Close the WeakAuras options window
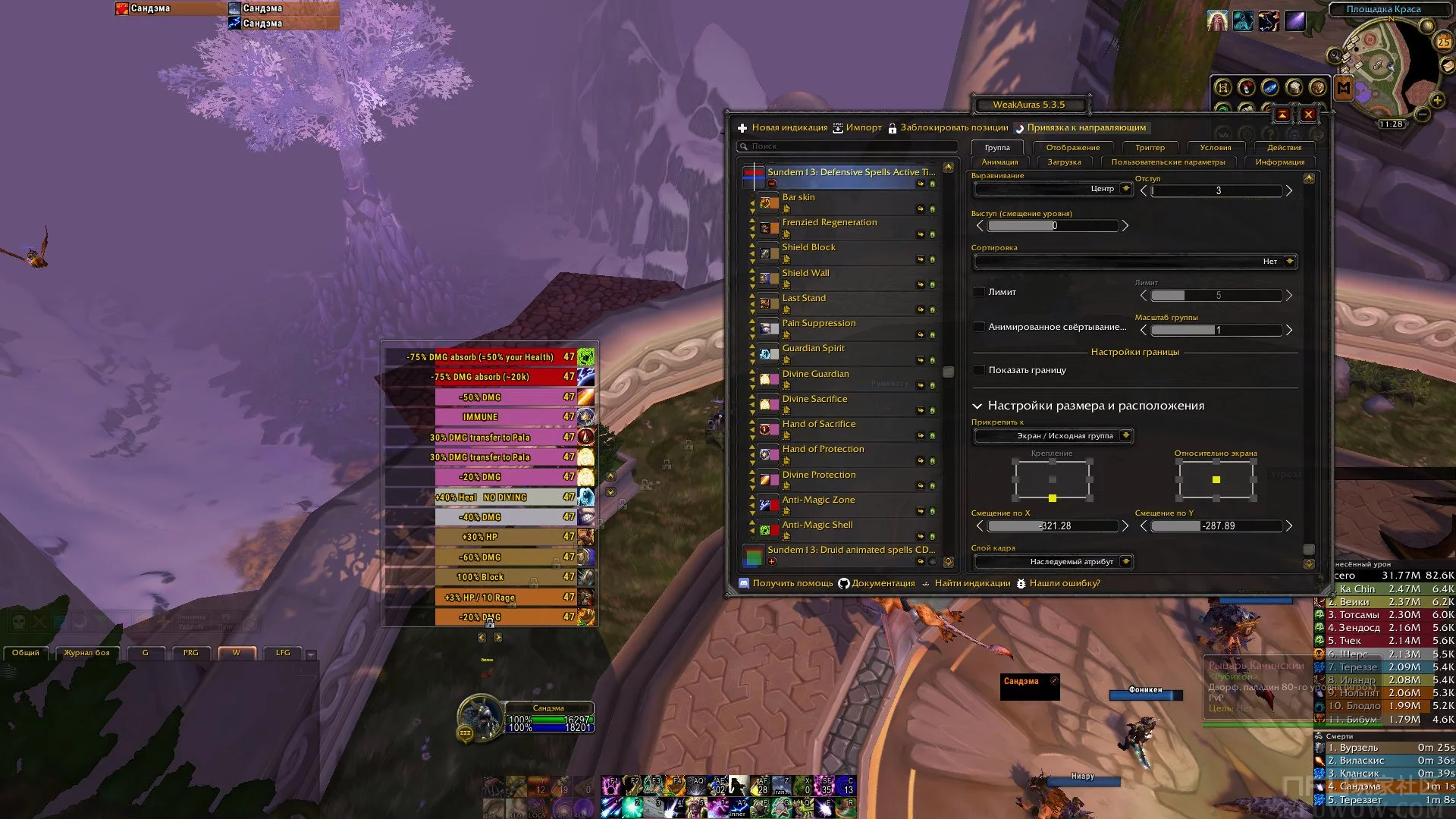This screenshot has width=1456, height=819. tap(1308, 115)
